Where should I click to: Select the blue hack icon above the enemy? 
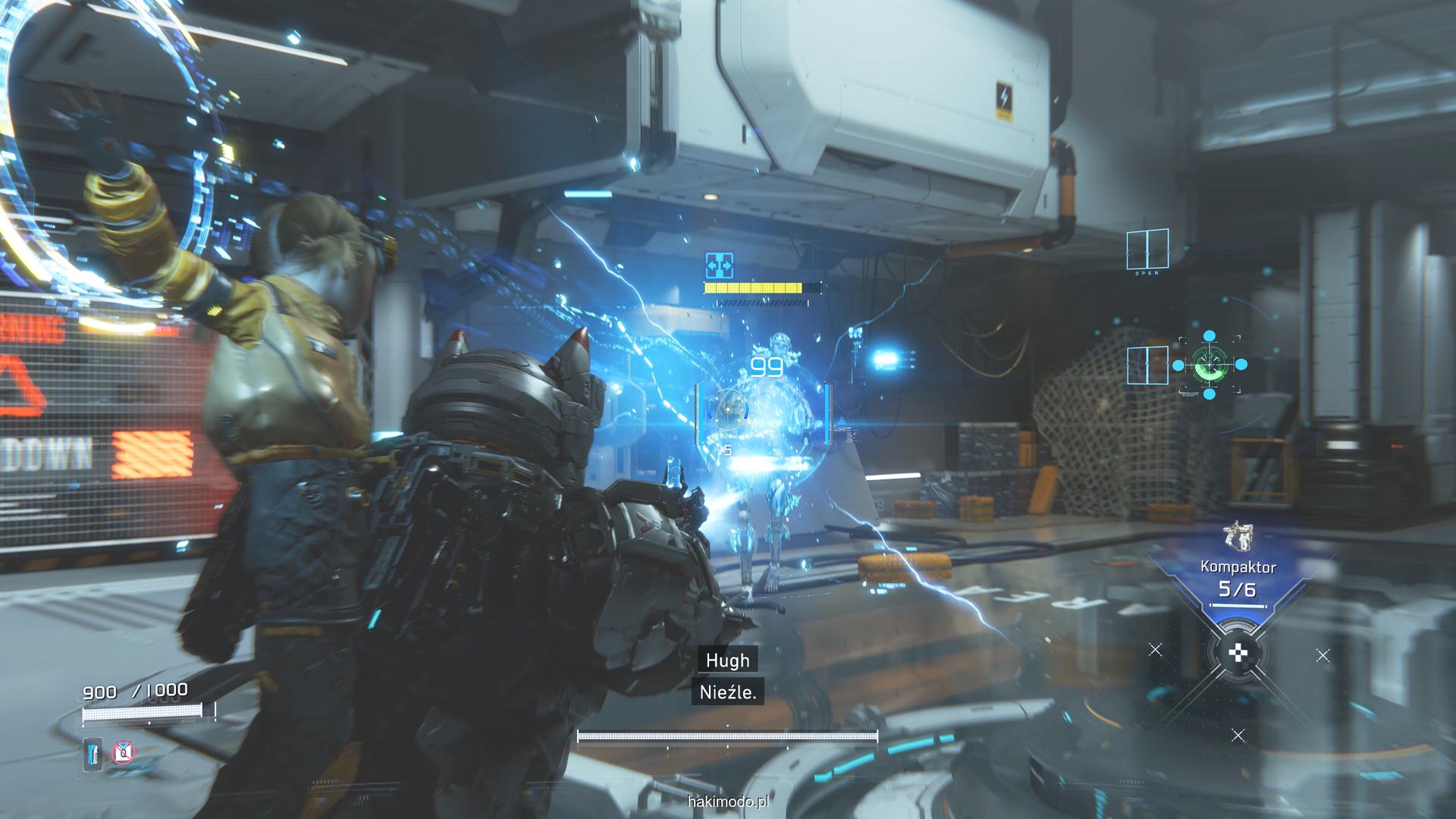(x=718, y=265)
